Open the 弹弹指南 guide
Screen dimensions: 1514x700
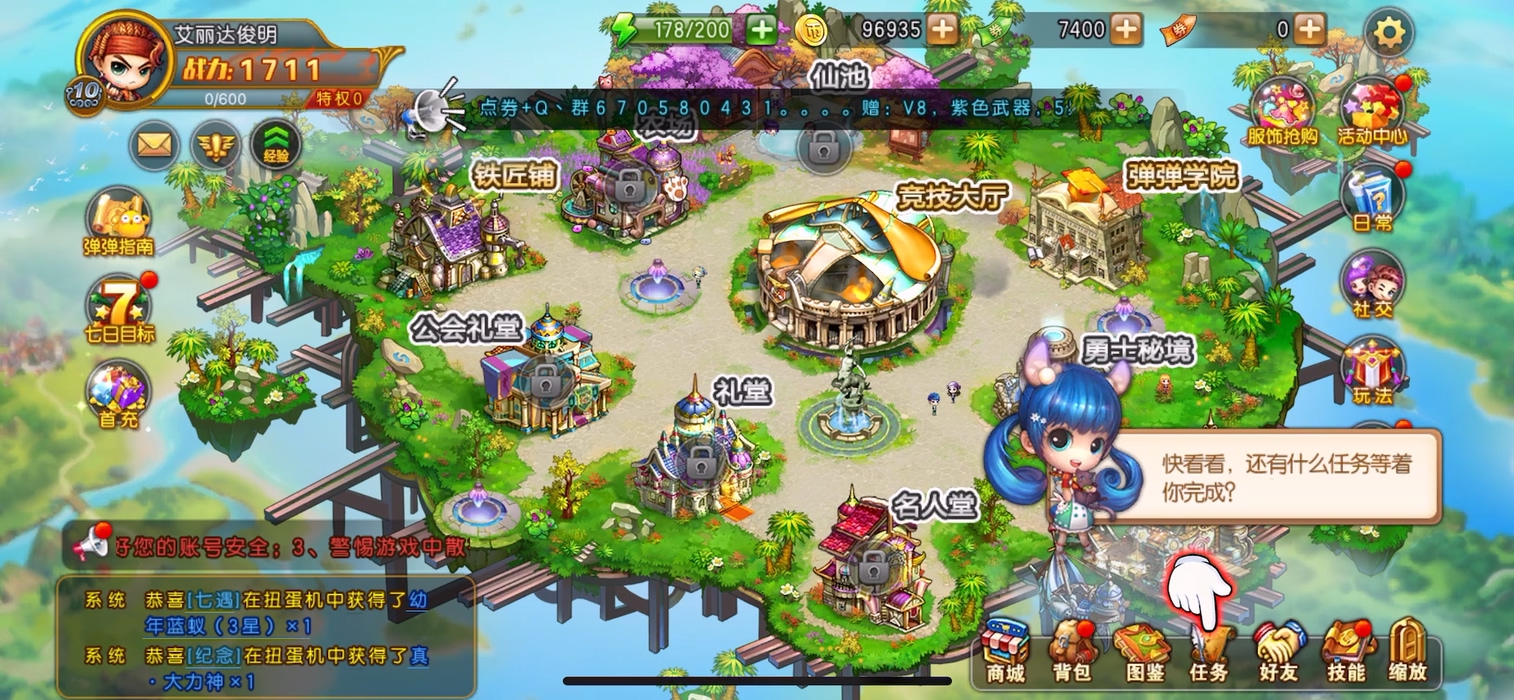118,220
